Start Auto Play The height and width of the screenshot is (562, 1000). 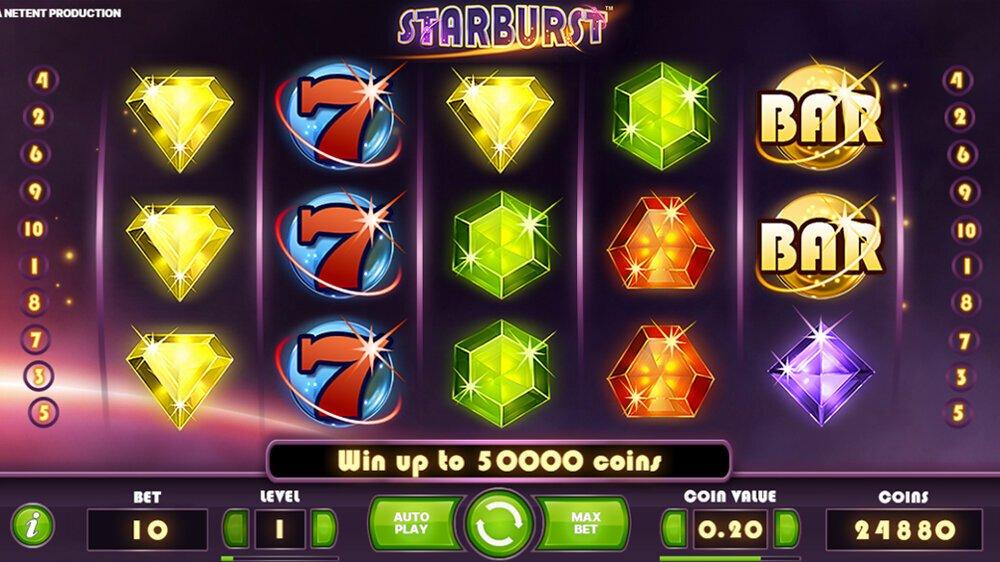point(411,524)
